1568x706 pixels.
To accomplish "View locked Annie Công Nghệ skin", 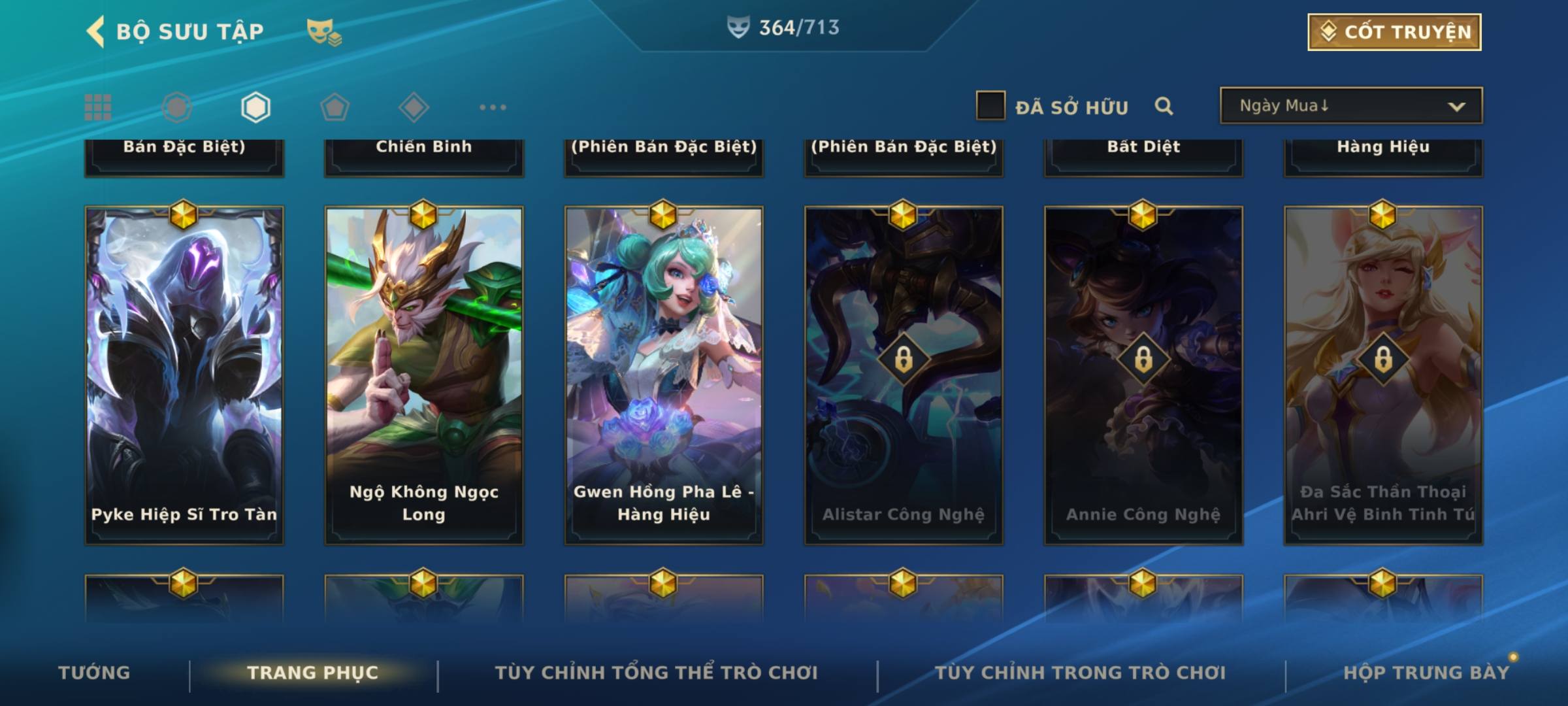I will [1143, 376].
